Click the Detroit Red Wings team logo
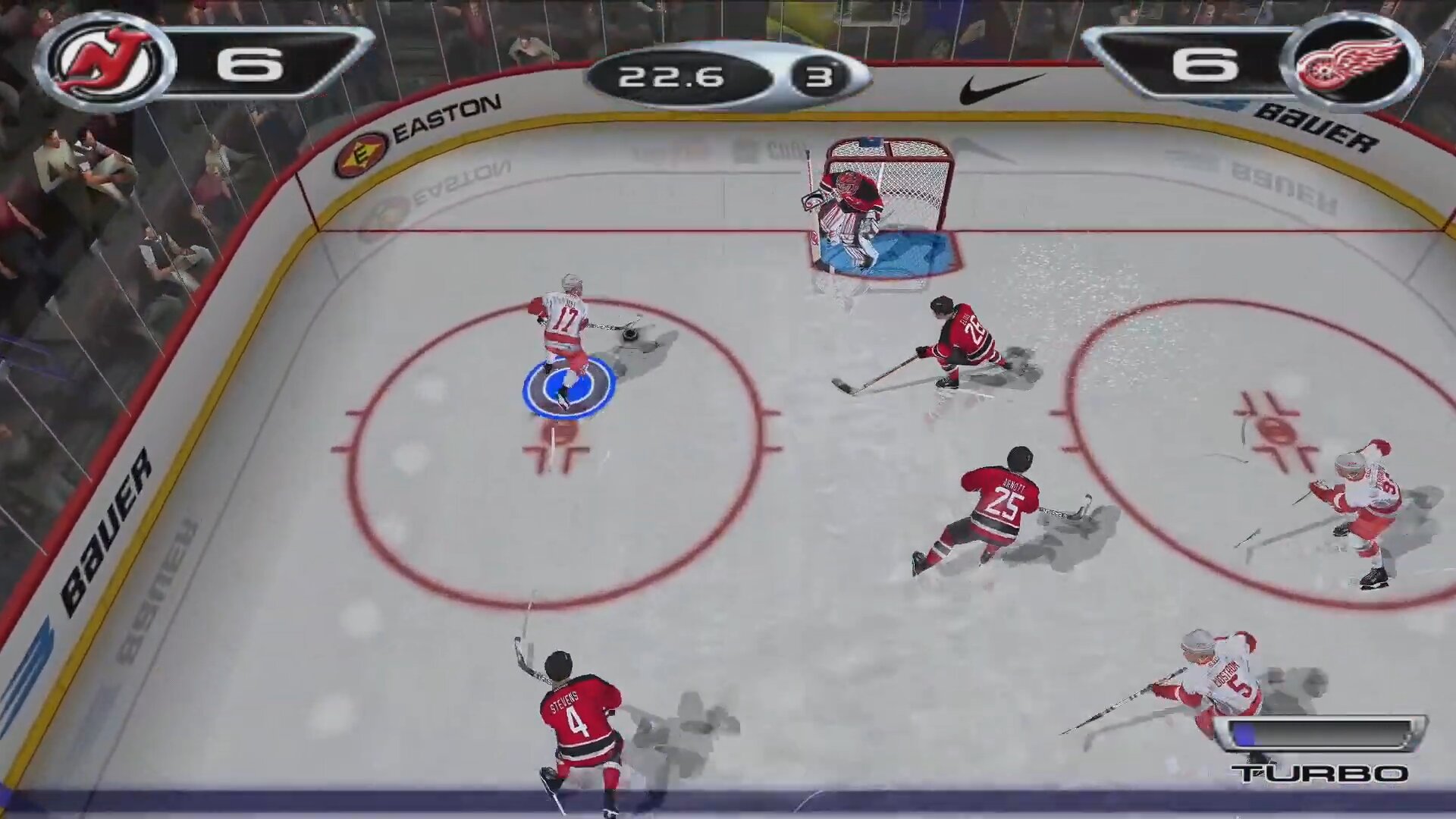The height and width of the screenshot is (819, 1456). [1352, 62]
